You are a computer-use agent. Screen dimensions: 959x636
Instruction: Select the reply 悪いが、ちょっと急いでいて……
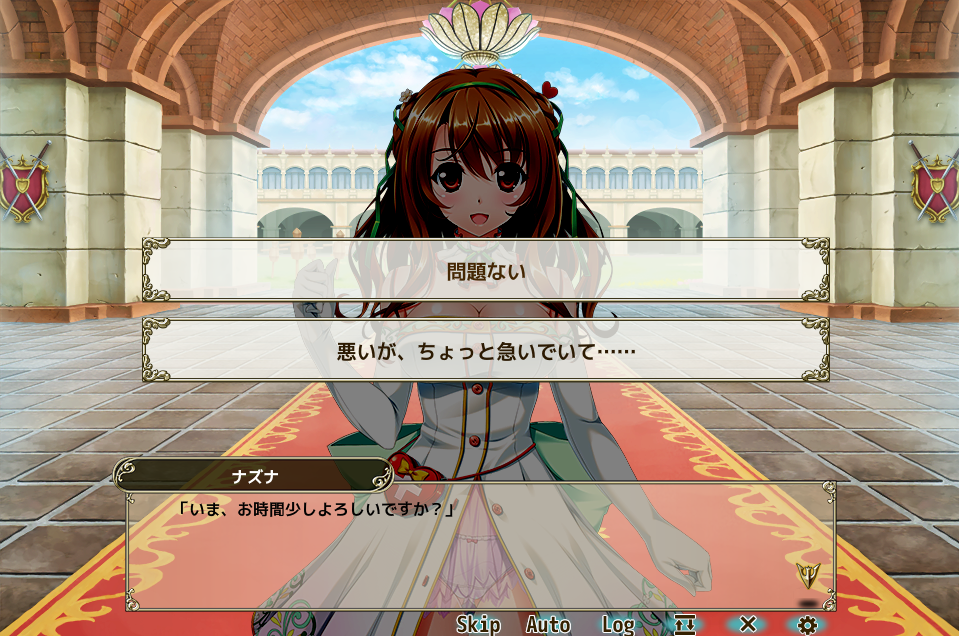[485, 351]
